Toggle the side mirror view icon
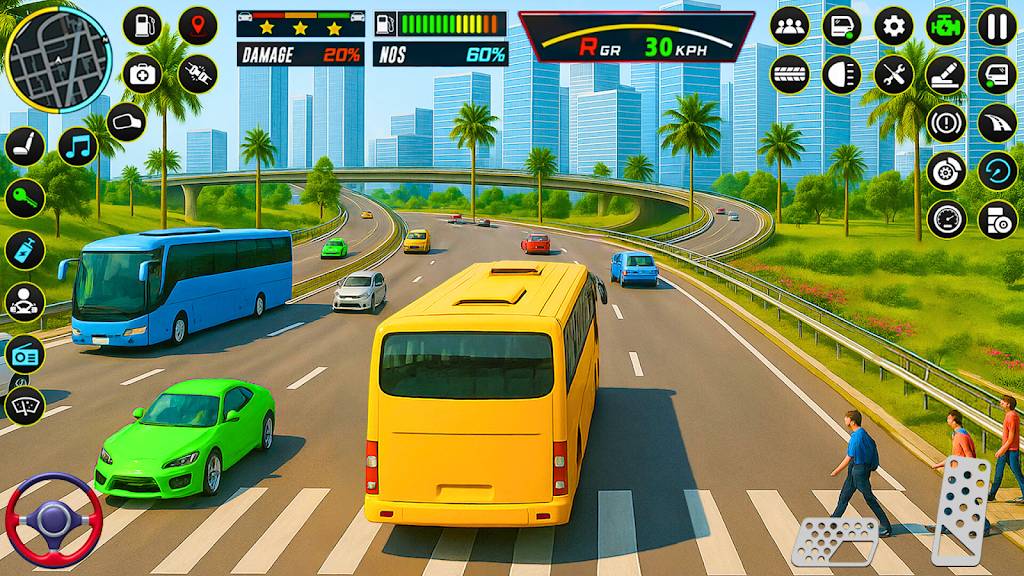The image size is (1024, 576). click(x=126, y=122)
